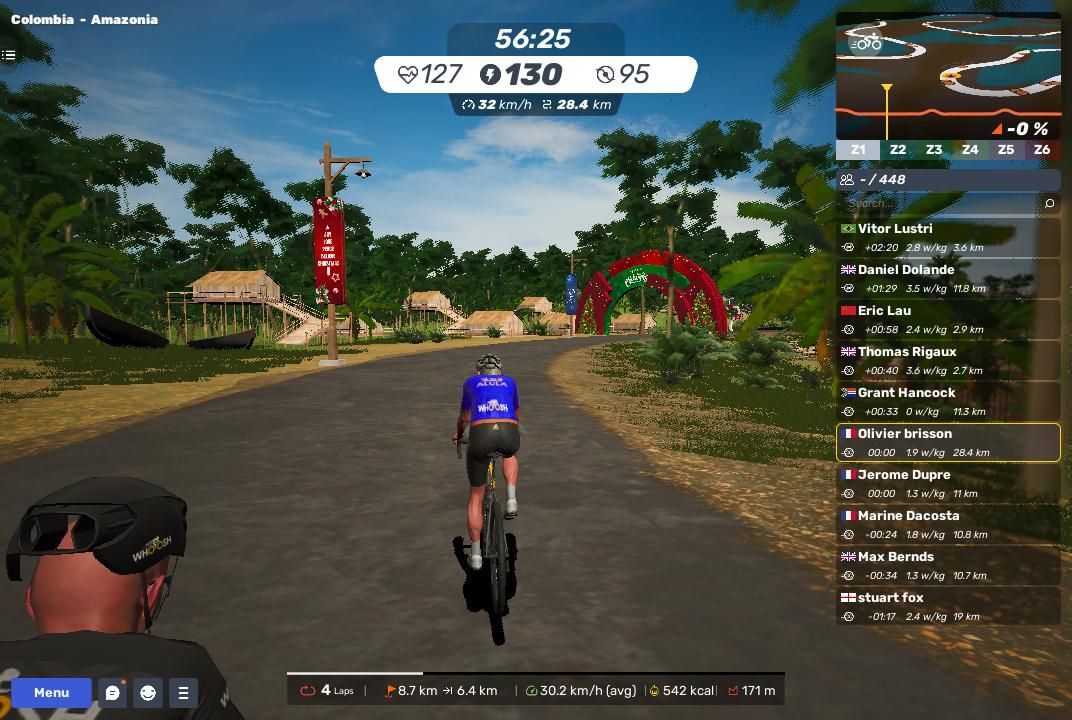
Task: Open the emoji smiley reactions
Action: [x=148, y=692]
